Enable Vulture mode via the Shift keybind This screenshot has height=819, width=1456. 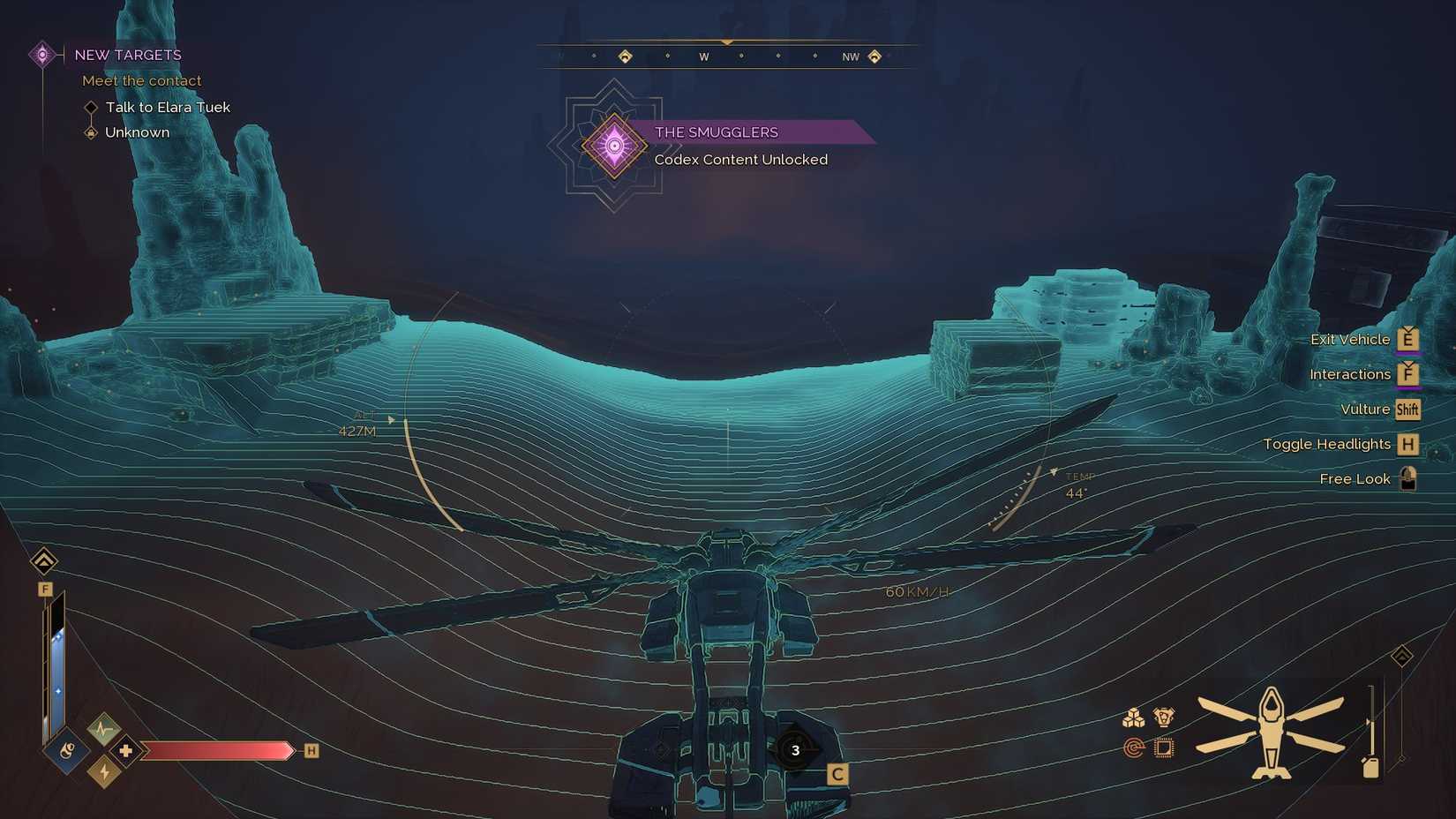1407,409
